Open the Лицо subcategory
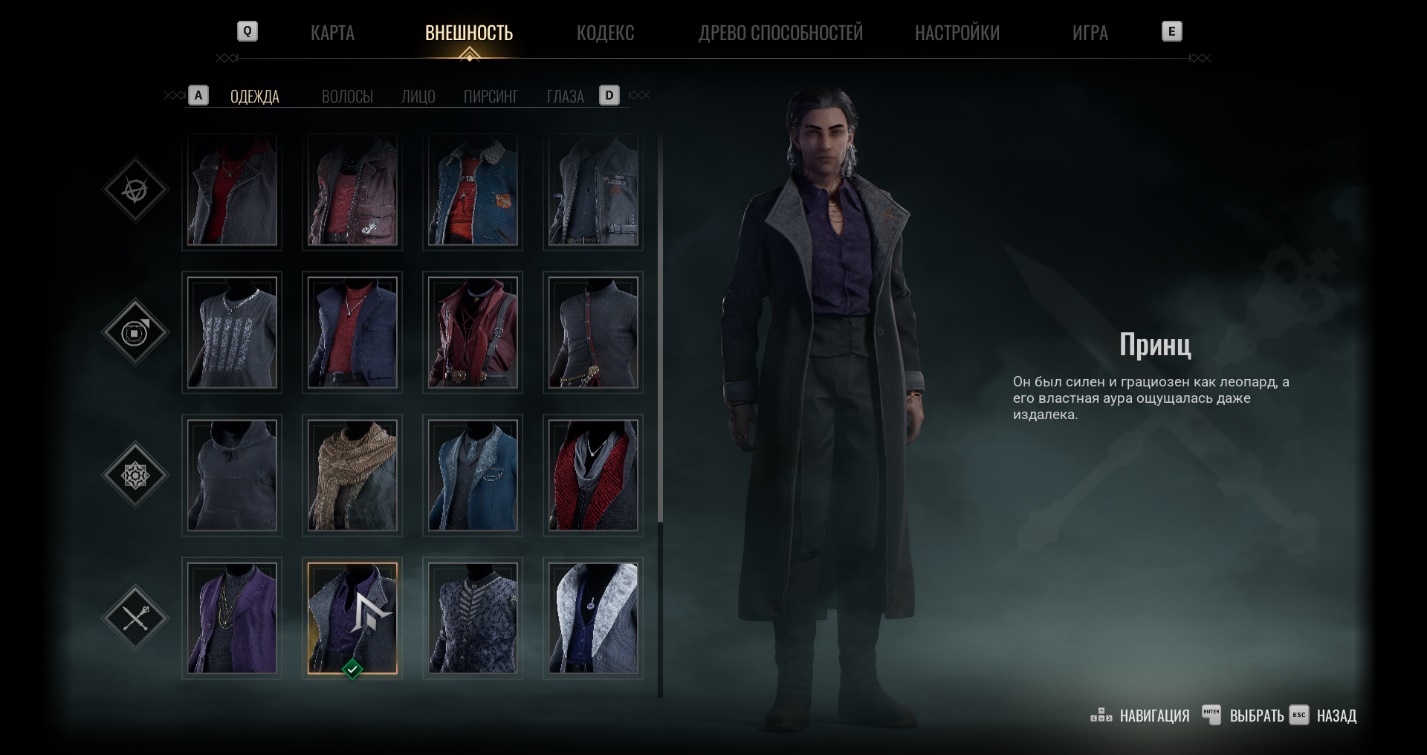 coord(418,97)
